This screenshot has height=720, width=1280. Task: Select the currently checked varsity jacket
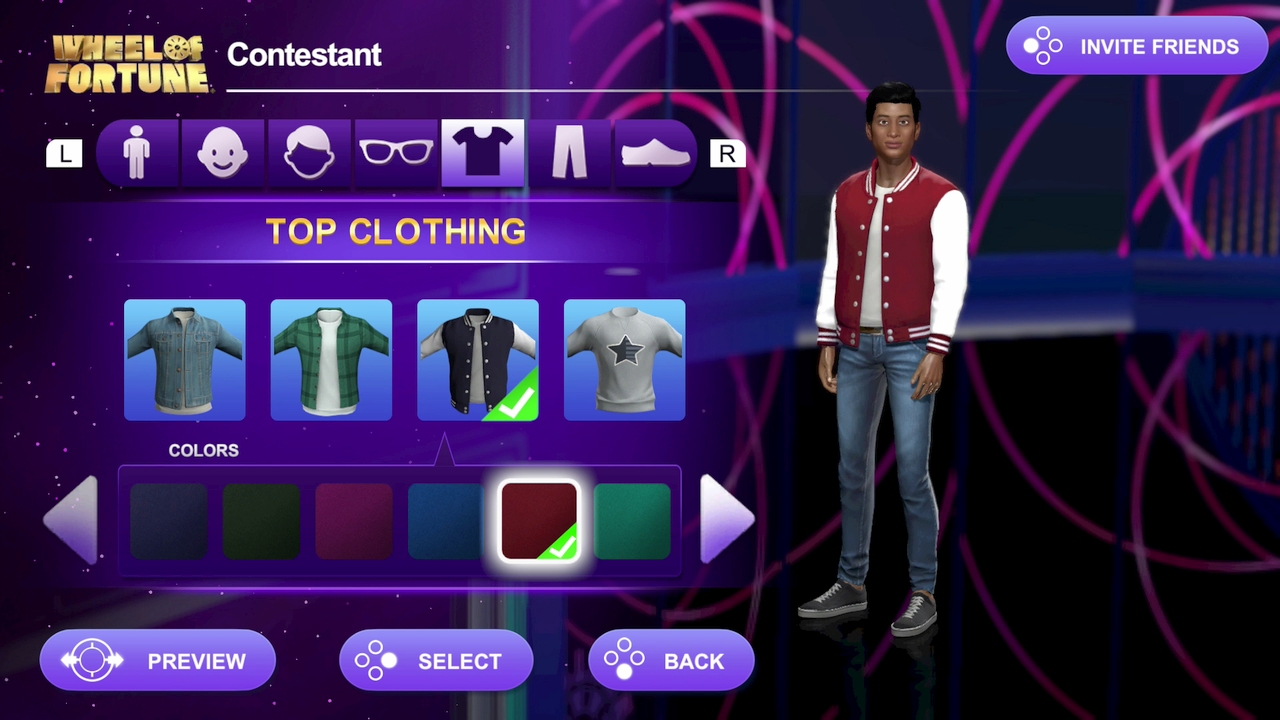[x=477, y=358]
